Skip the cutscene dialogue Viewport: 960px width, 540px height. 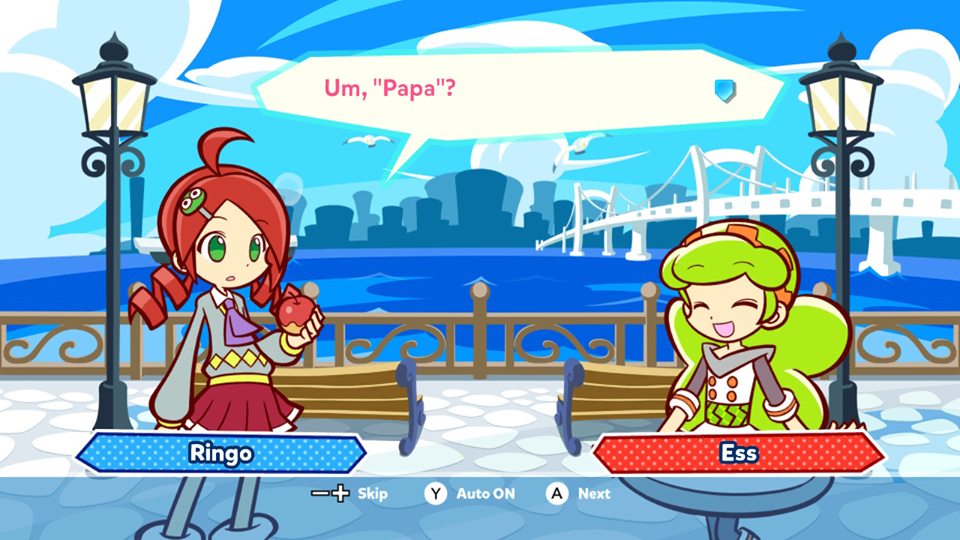point(350,493)
